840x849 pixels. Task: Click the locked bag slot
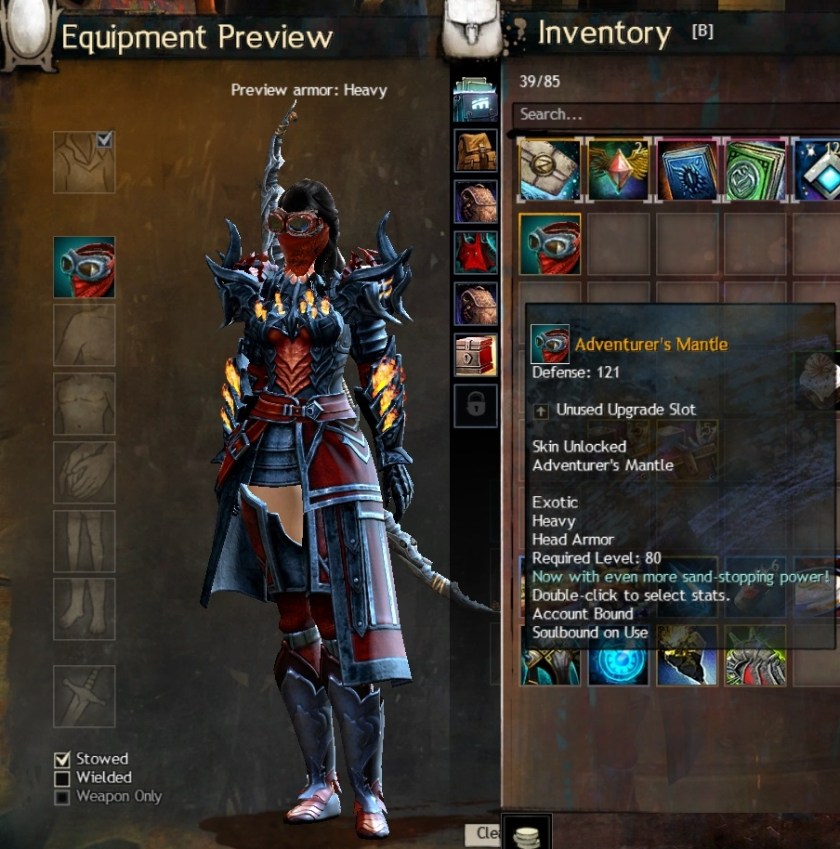point(476,405)
